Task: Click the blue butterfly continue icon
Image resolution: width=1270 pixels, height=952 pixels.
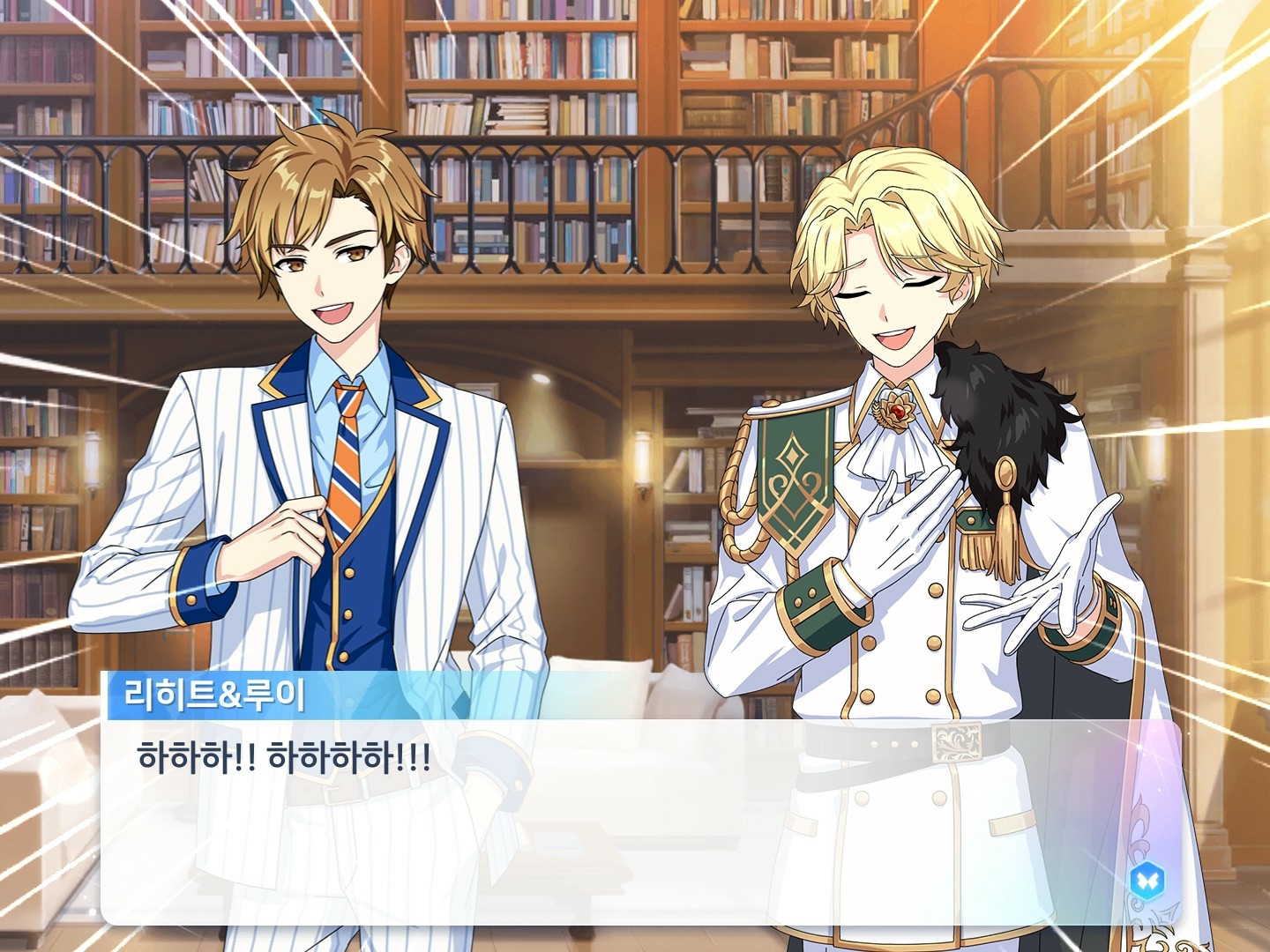Action: pos(1147,879)
